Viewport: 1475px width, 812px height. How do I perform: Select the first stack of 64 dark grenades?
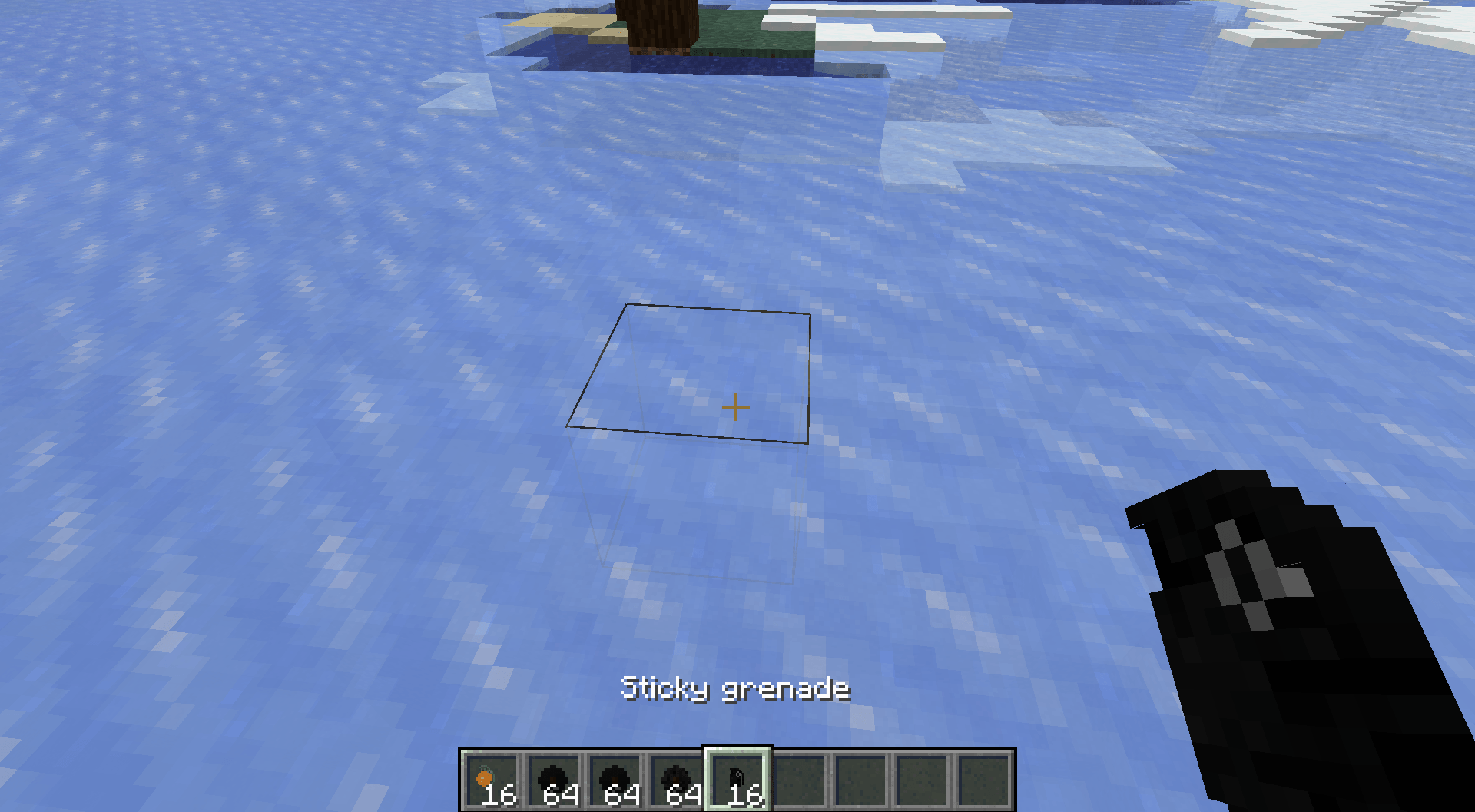552,777
